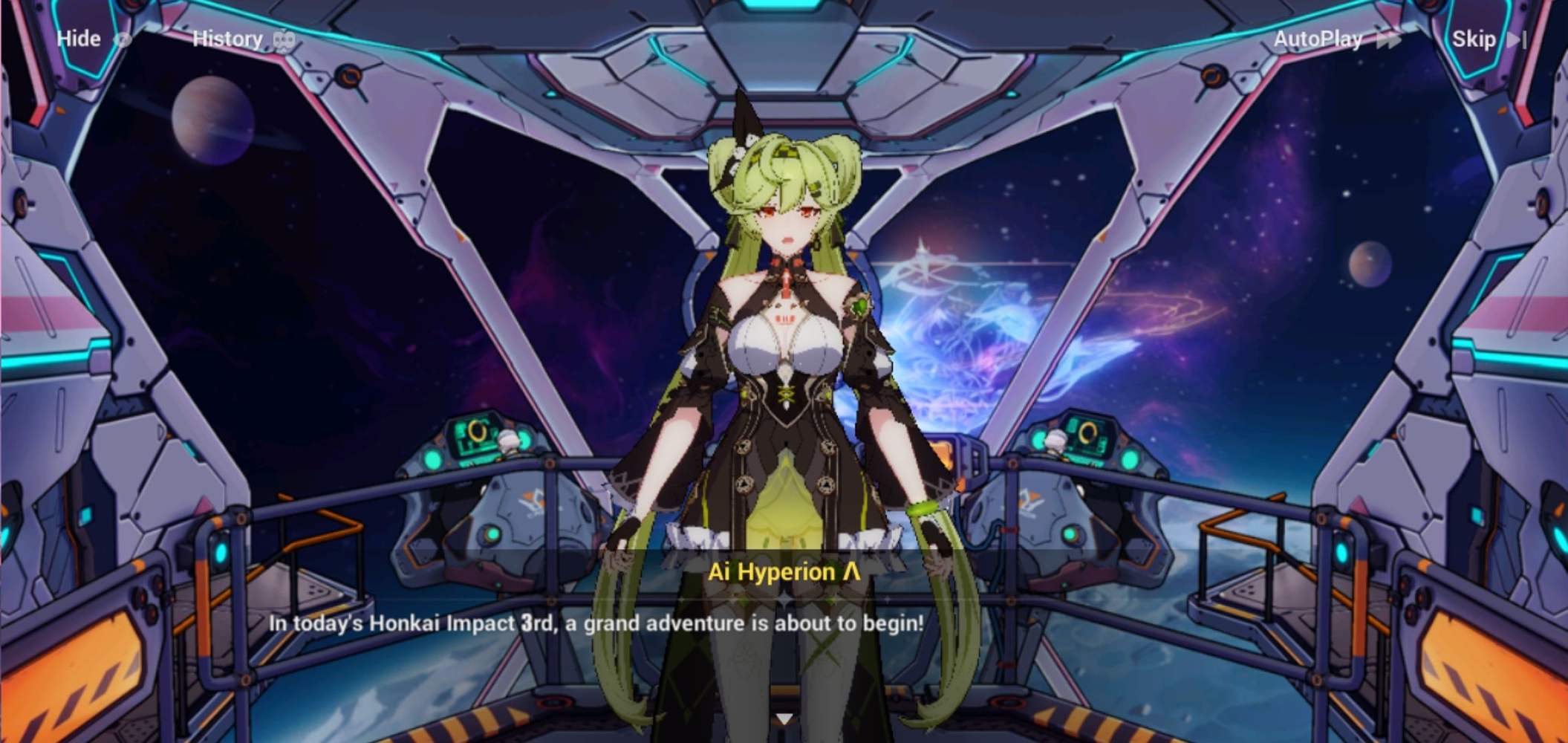Viewport: 1568px width, 743px height.
Task: Open the conversation History log
Action: tap(228, 39)
